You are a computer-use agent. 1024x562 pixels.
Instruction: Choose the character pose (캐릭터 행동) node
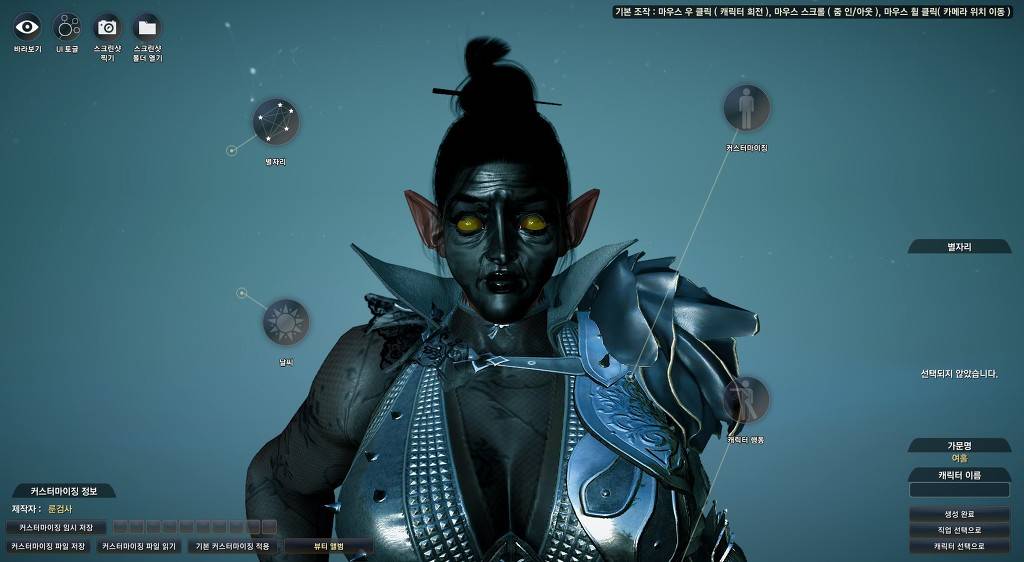(x=746, y=400)
